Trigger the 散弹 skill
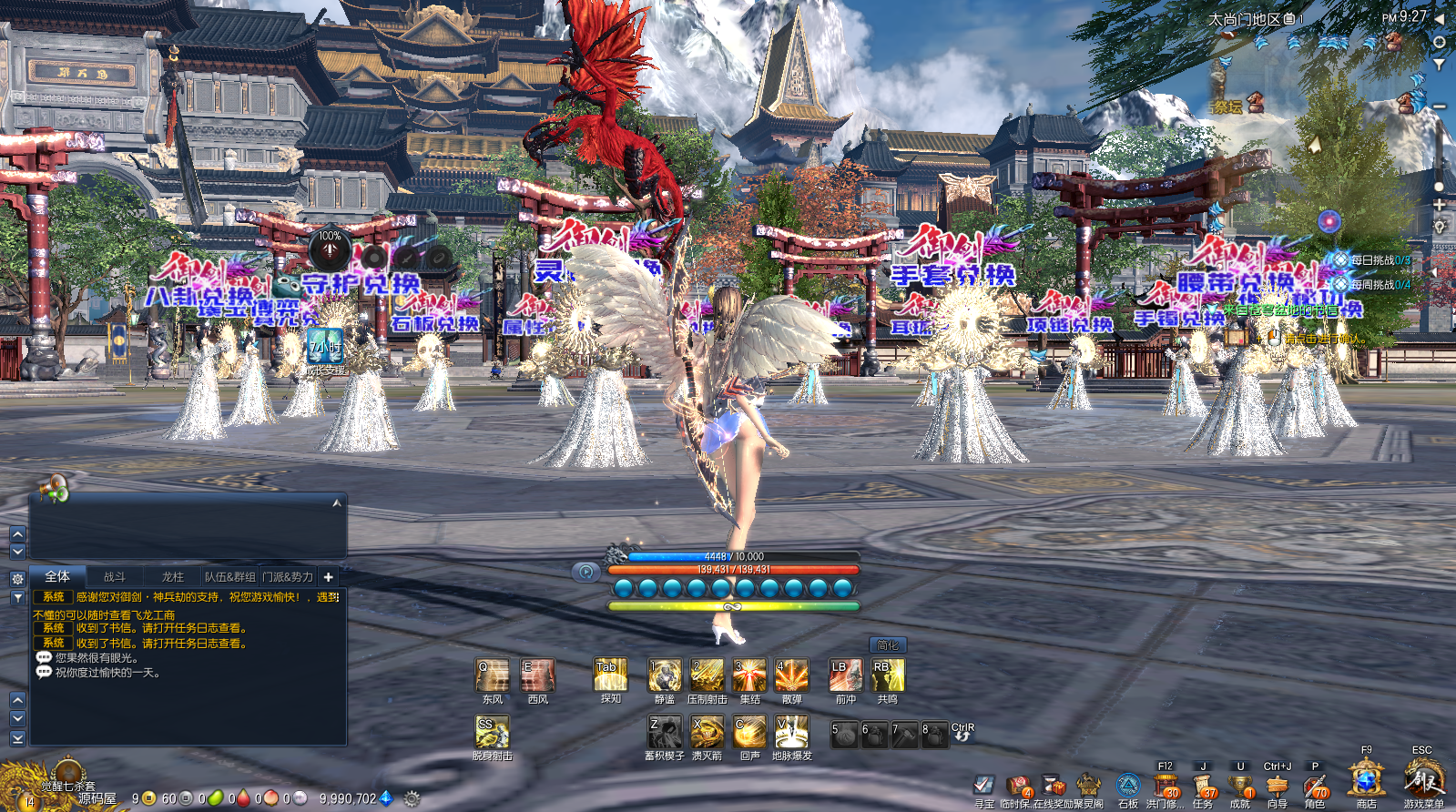 click(791, 675)
